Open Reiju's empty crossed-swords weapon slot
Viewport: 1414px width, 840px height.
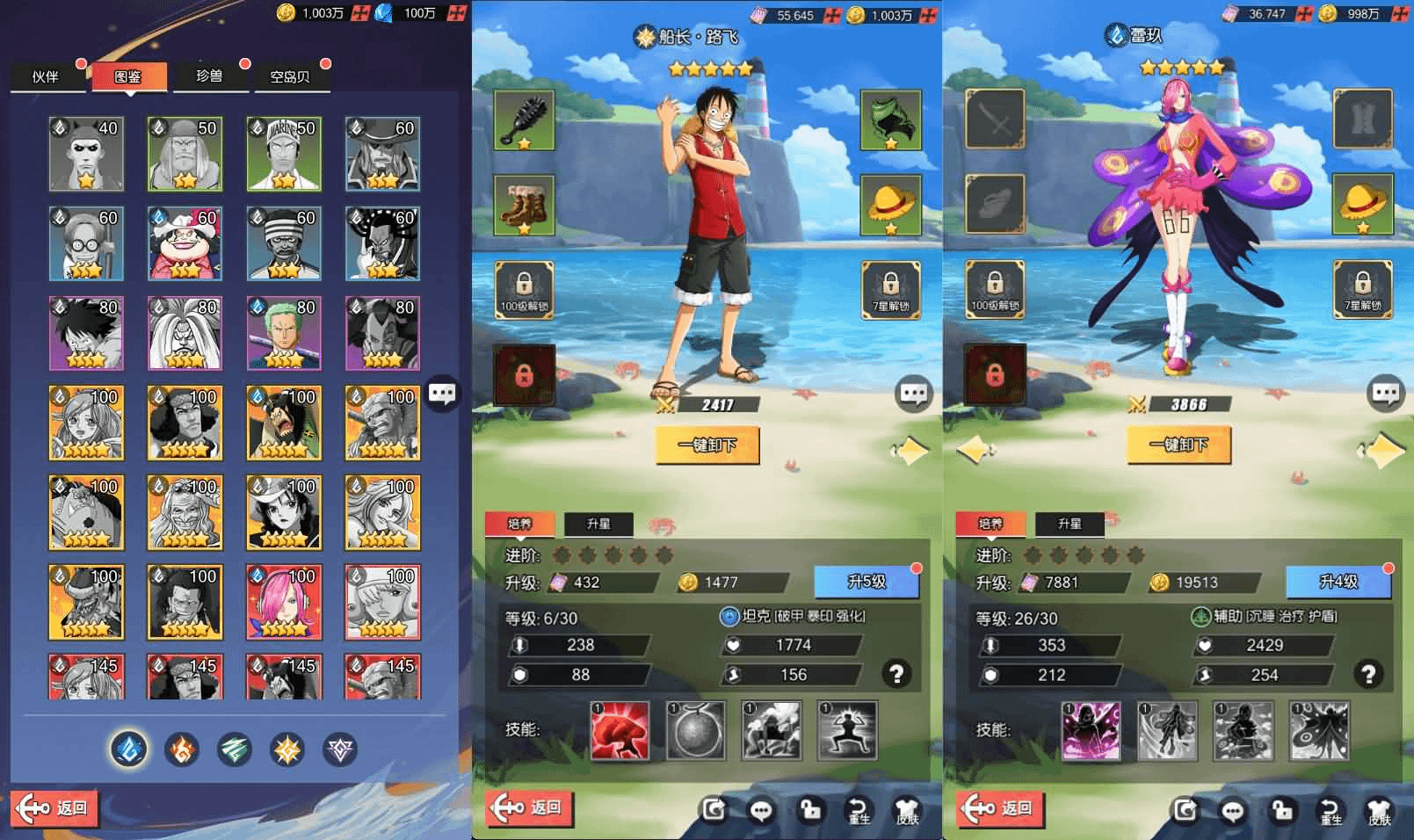(x=995, y=119)
